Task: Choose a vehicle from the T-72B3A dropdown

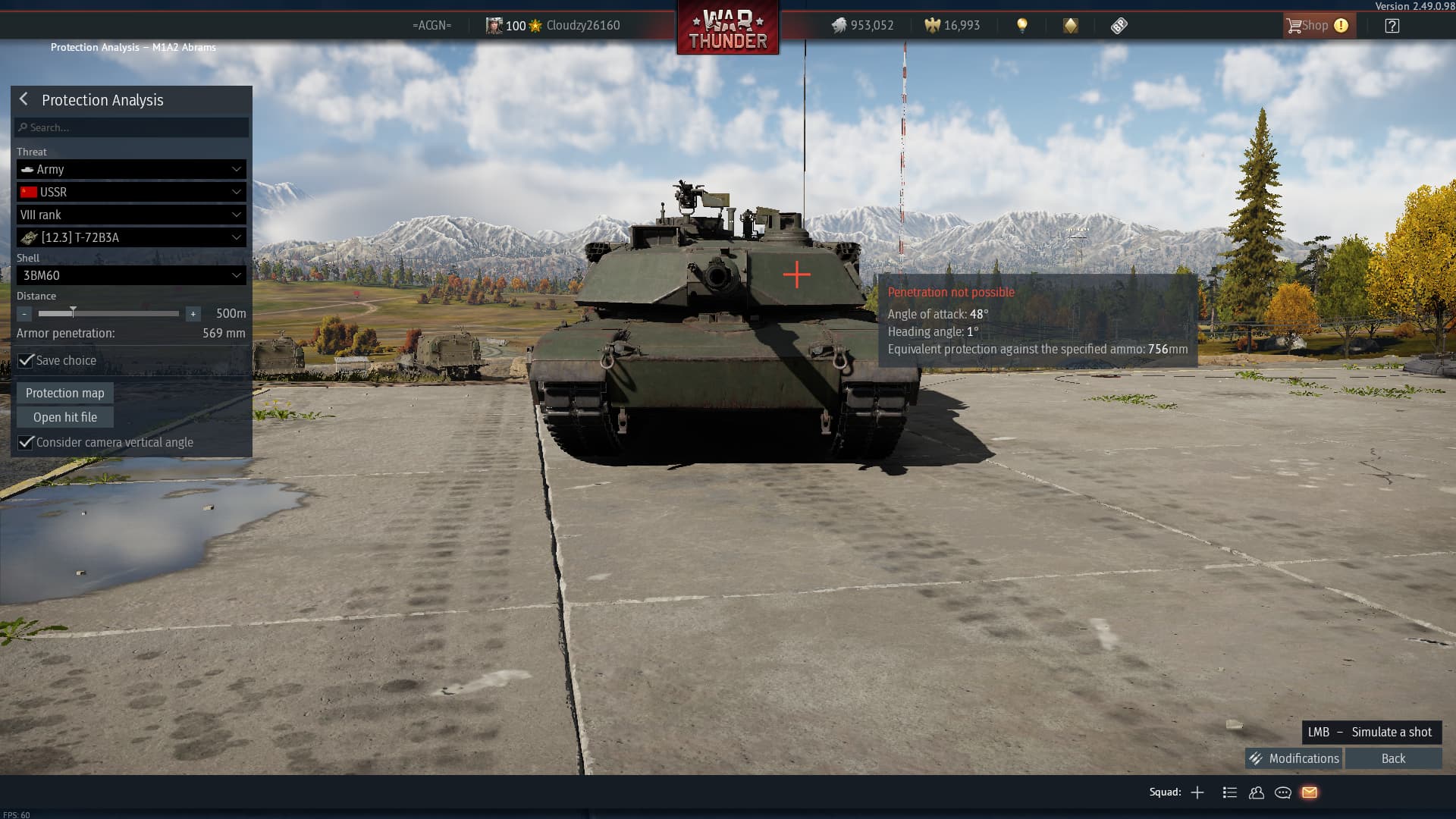Action: click(x=131, y=237)
